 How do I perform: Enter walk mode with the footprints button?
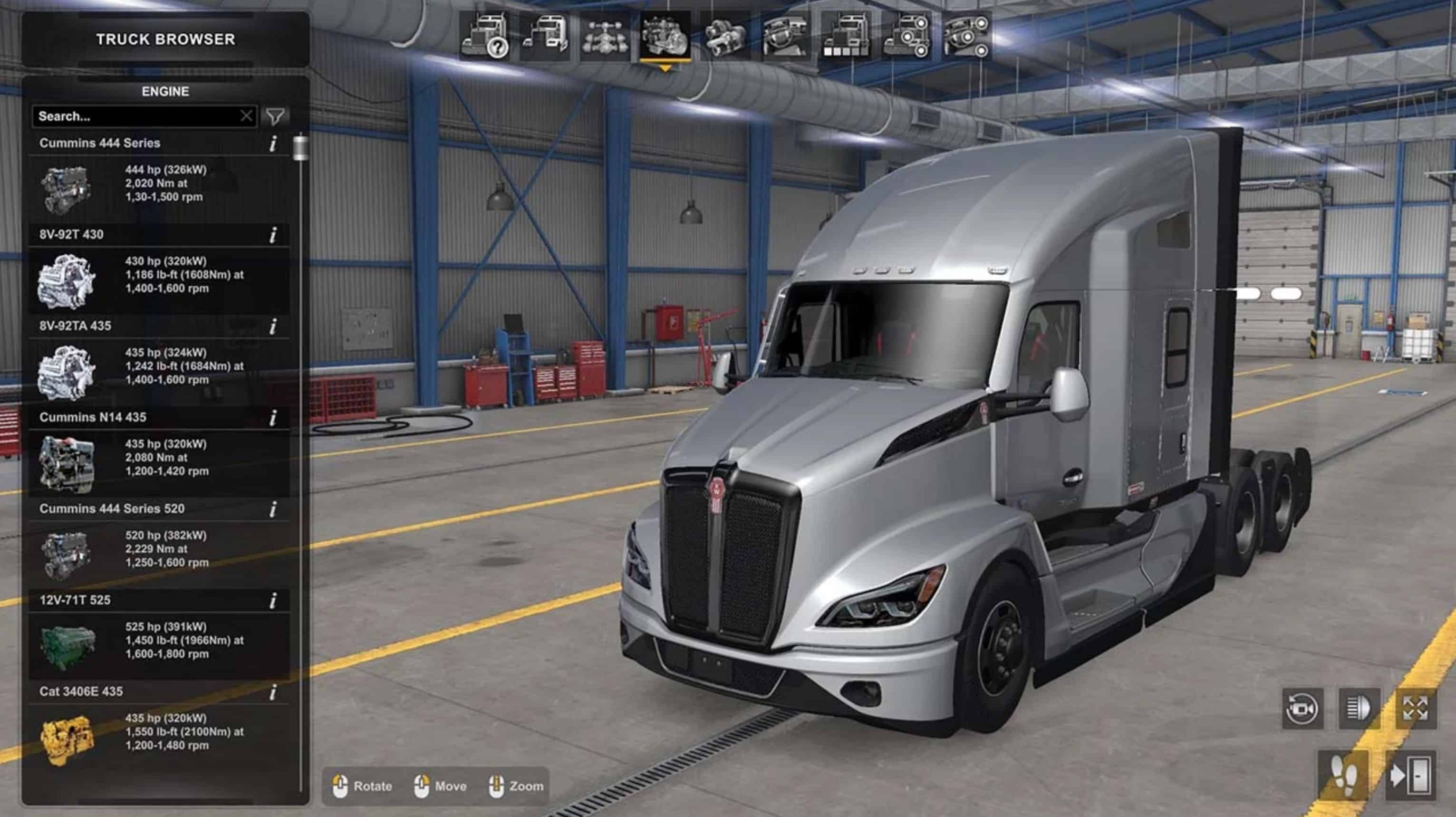1343,775
